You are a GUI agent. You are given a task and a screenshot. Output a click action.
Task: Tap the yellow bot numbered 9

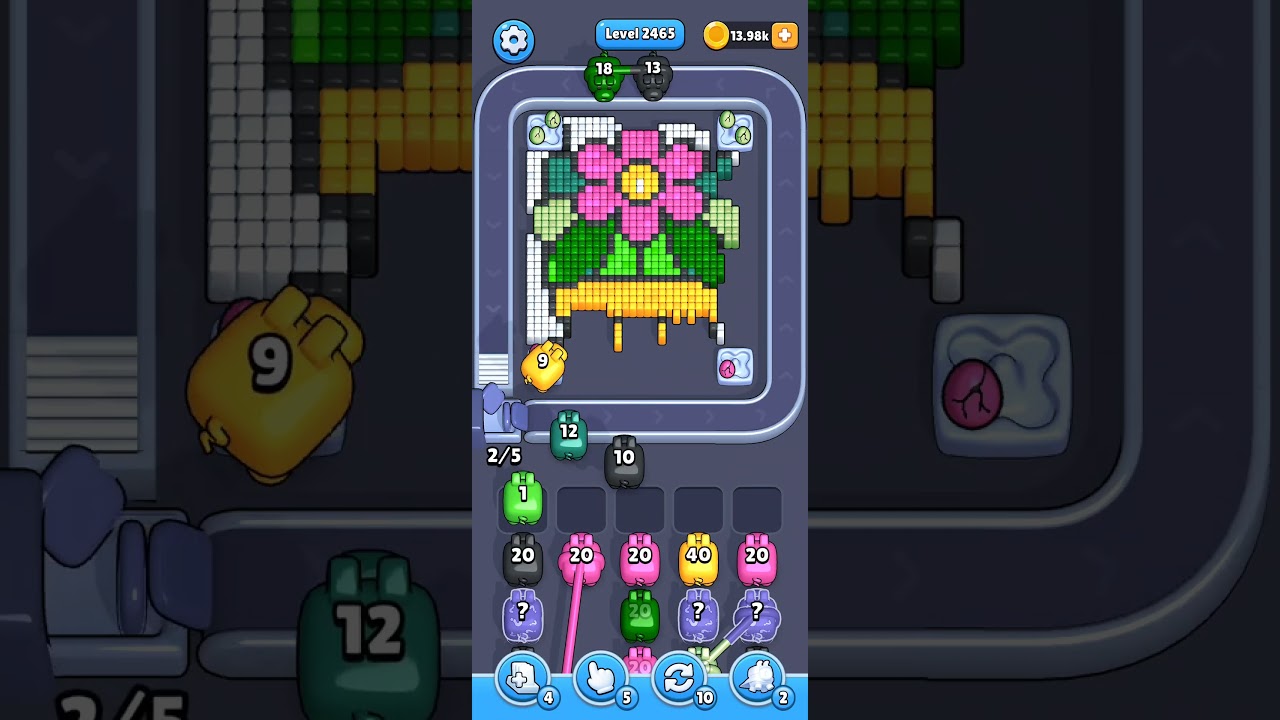click(541, 363)
